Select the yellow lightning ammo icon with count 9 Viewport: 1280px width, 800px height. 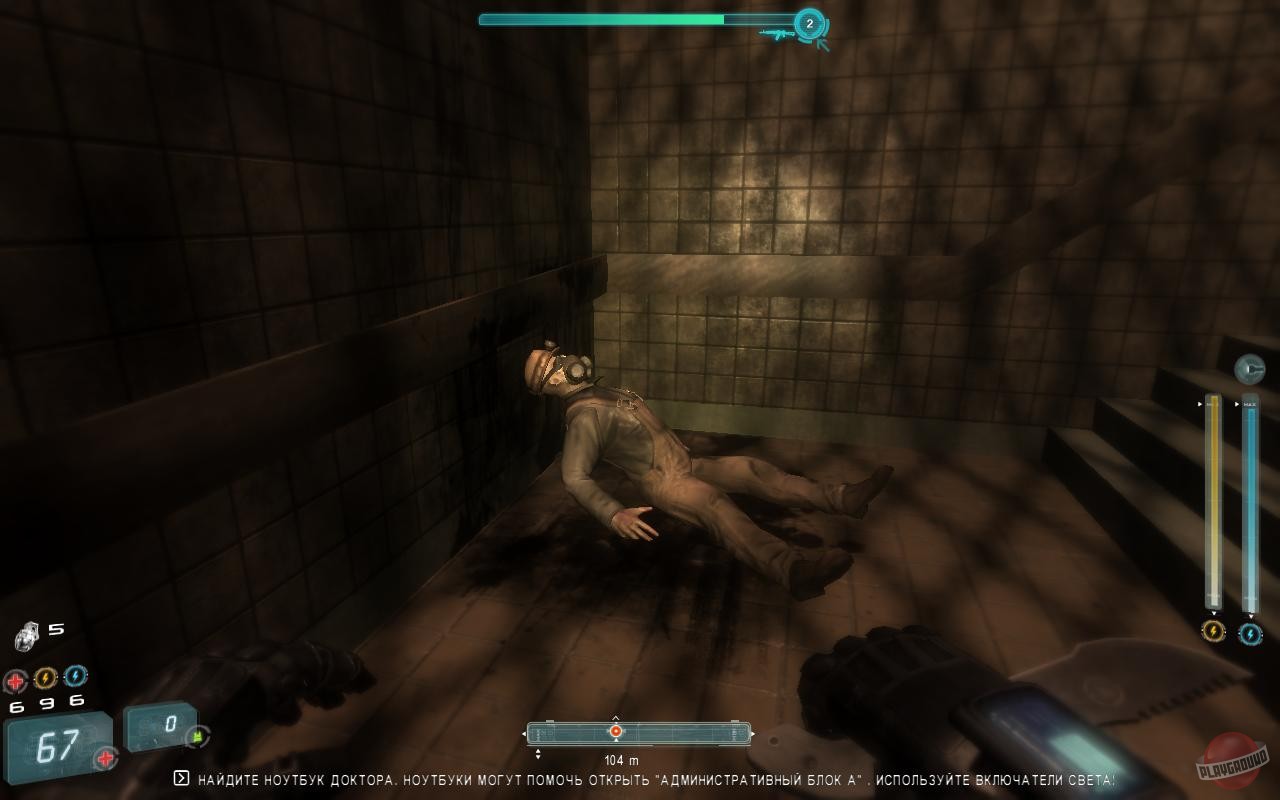click(45, 677)
